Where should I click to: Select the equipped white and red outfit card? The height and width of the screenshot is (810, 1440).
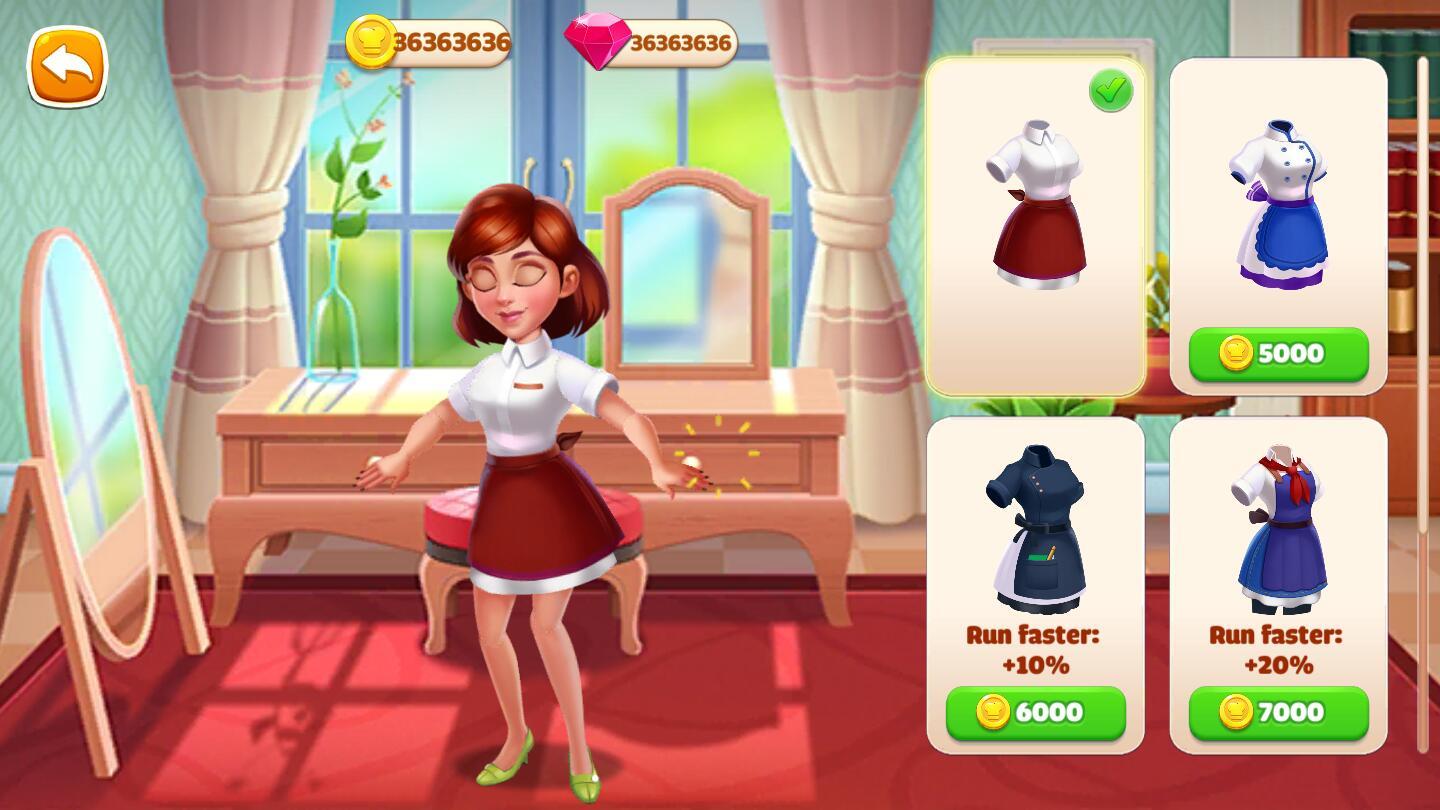click(x=1036, y=226)
